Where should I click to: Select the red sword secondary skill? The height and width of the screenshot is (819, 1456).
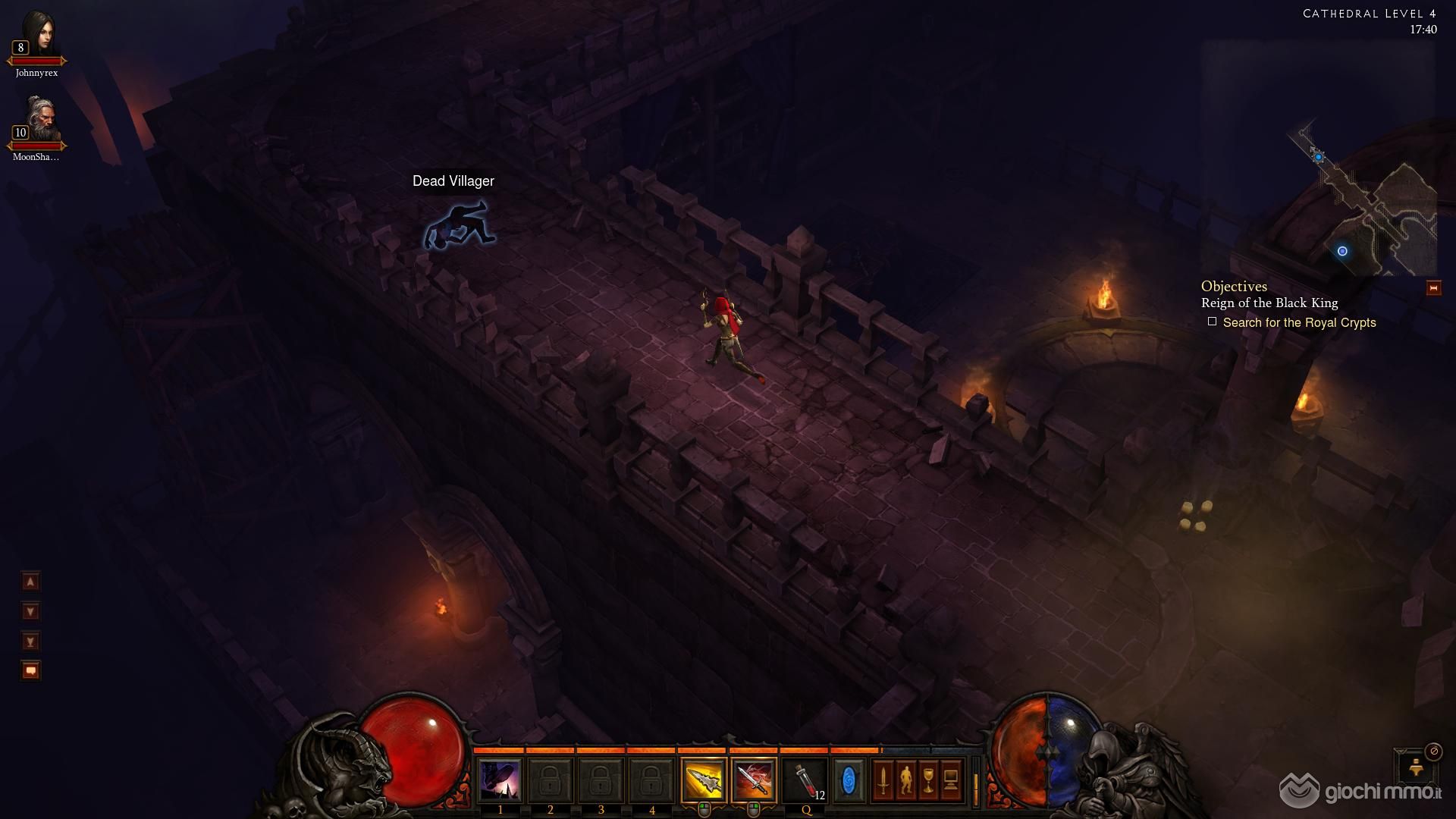(754, 780)
